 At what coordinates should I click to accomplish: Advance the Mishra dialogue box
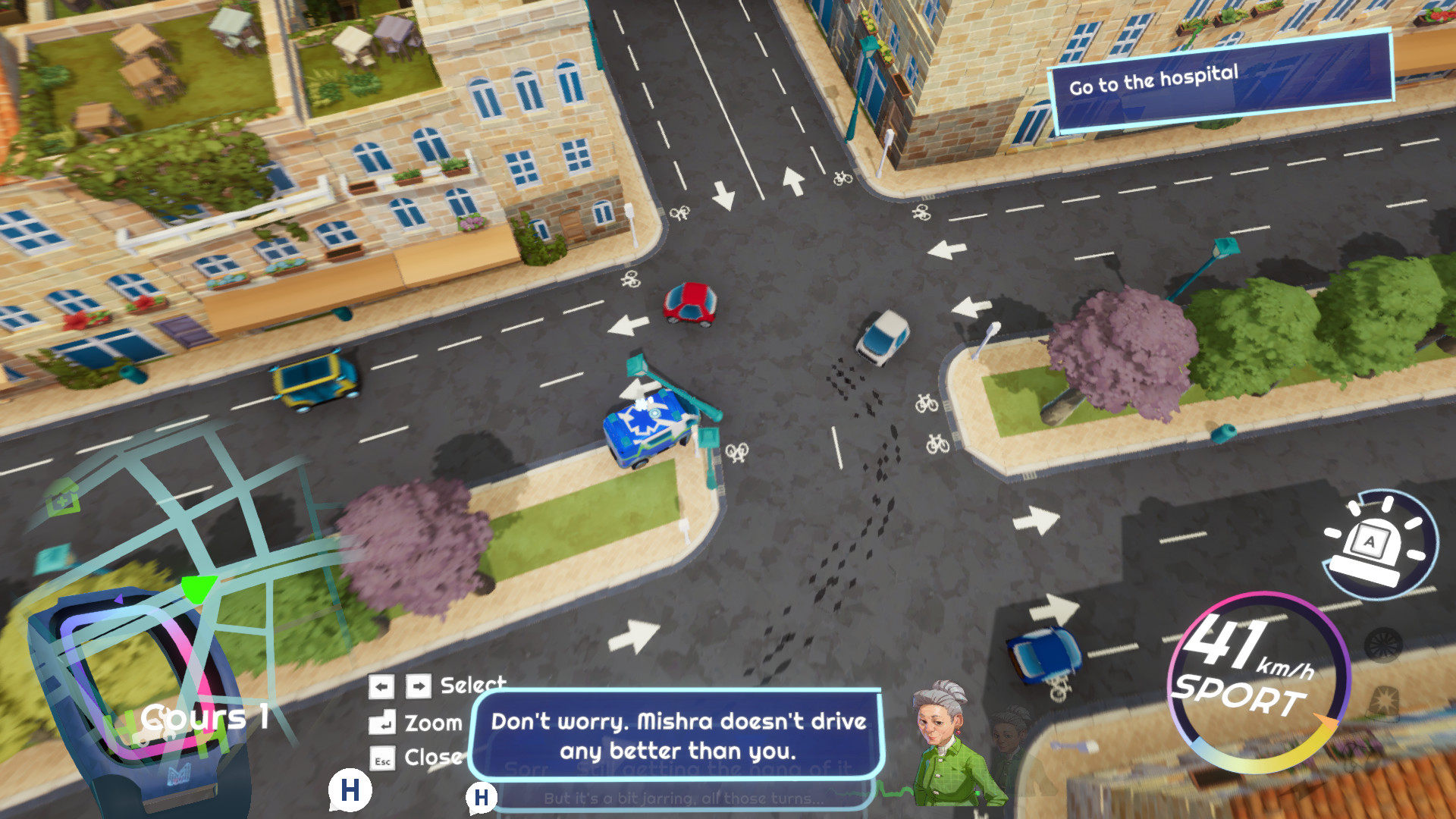click(x=677, y=735)
